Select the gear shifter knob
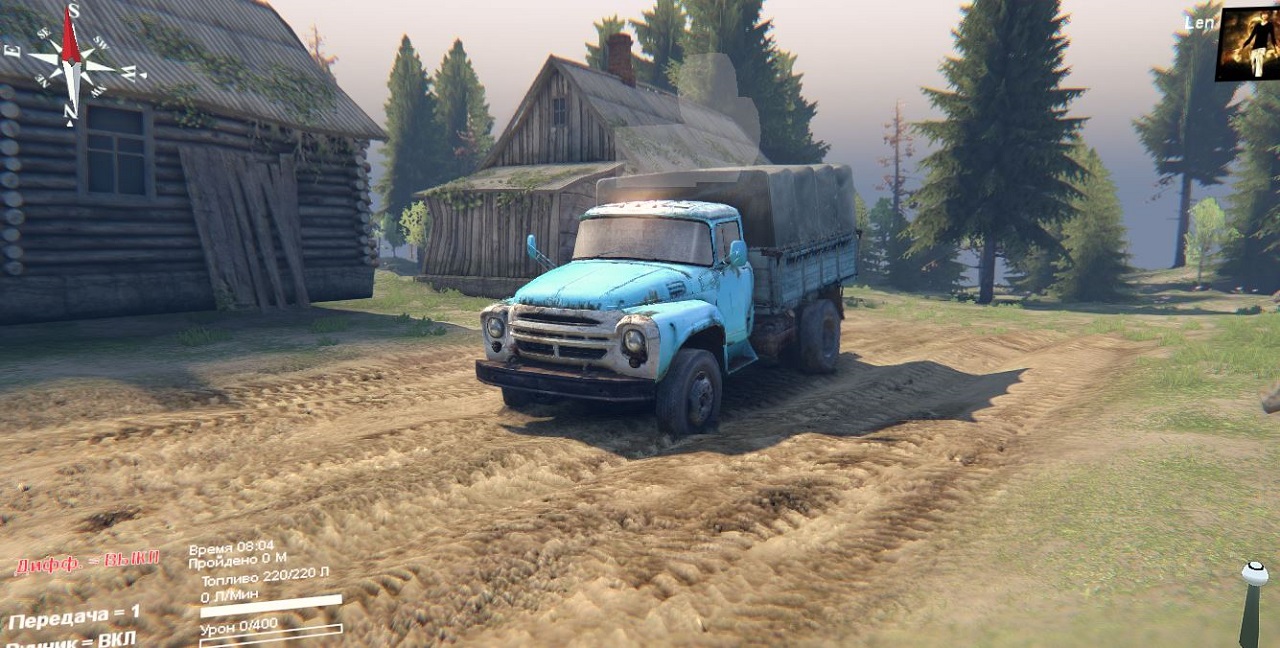The image size is (1280, 648). pyautogui.click(x=1254, y=574)
